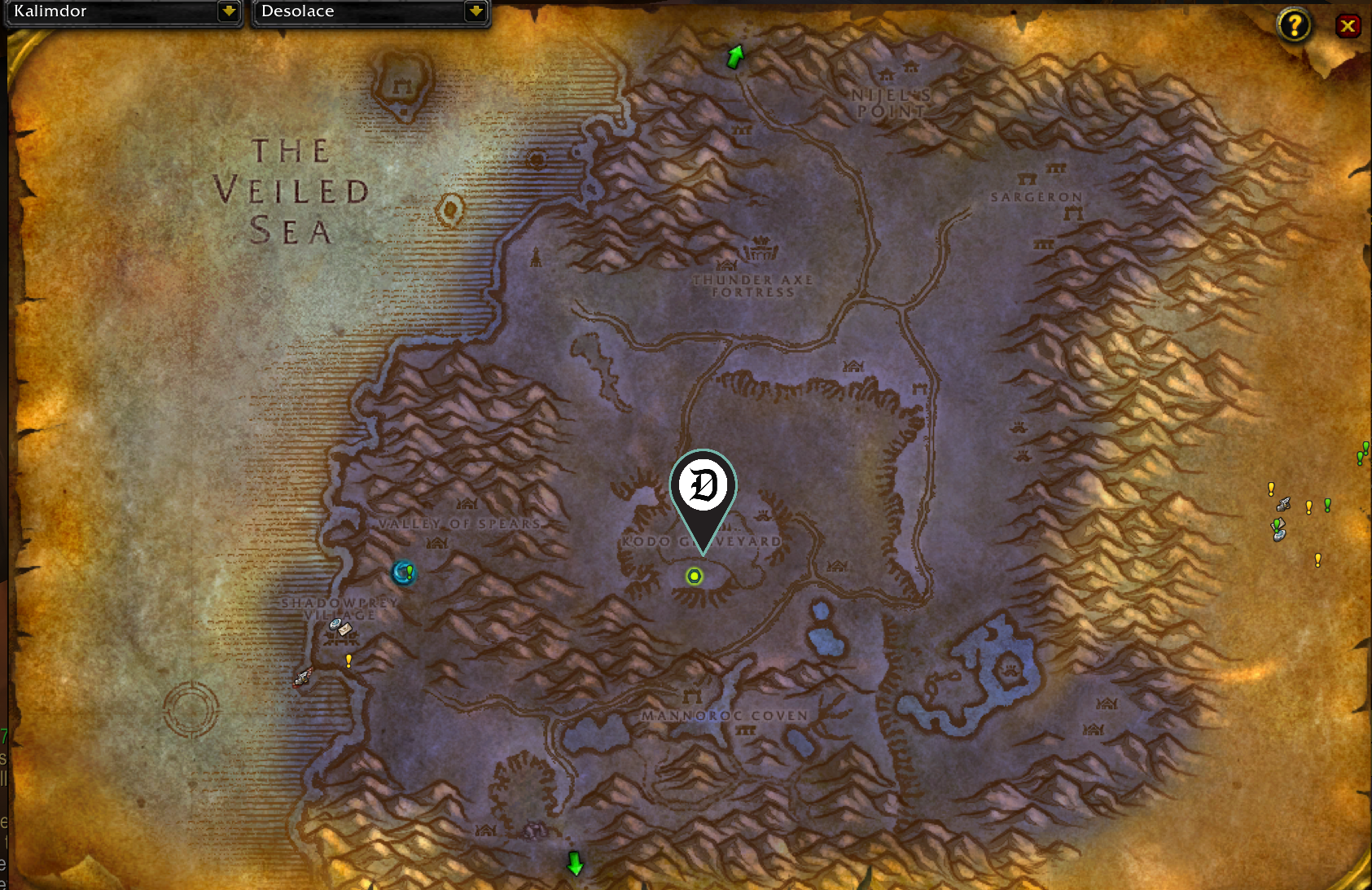
Task: Select the yellow exclamation quest marker near Shadowprey Village
Action: (x=348, y=660)
